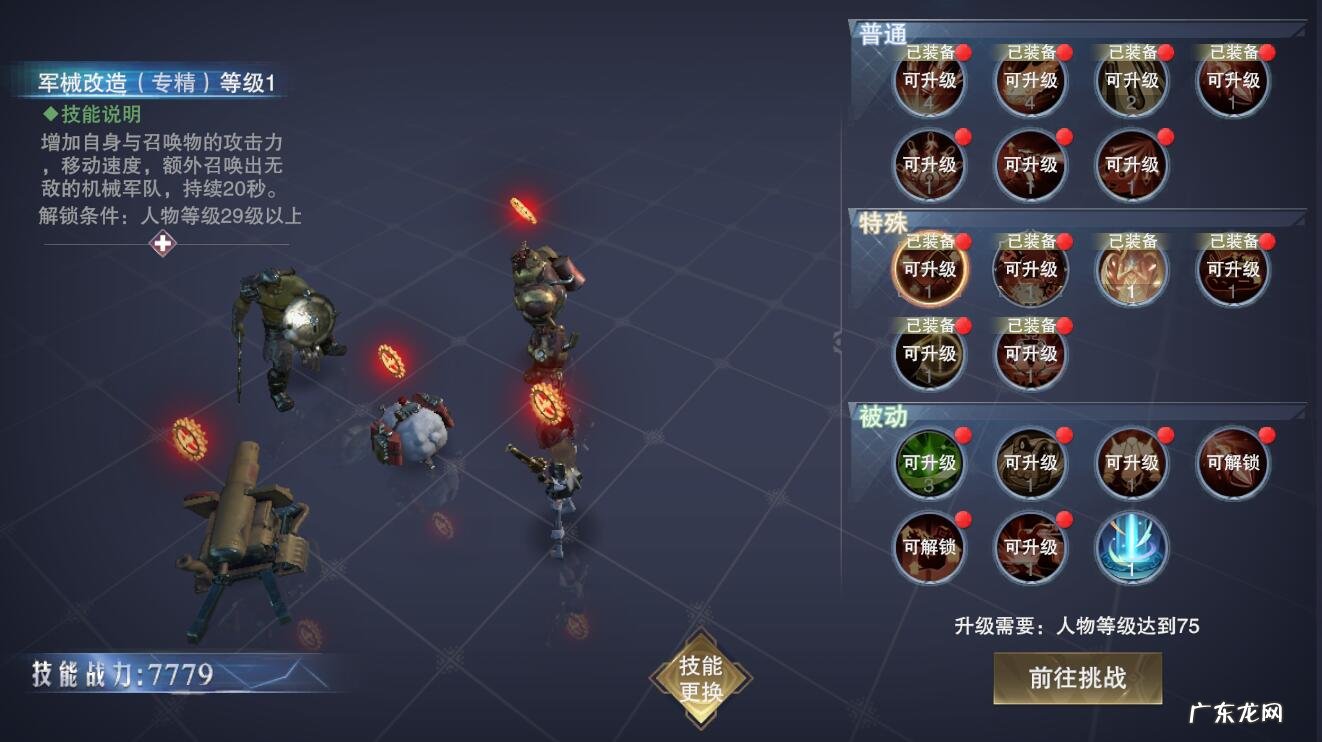Expand skill details with the plus diamond
Screen dimensions: 1322x742
coord(162,243)
